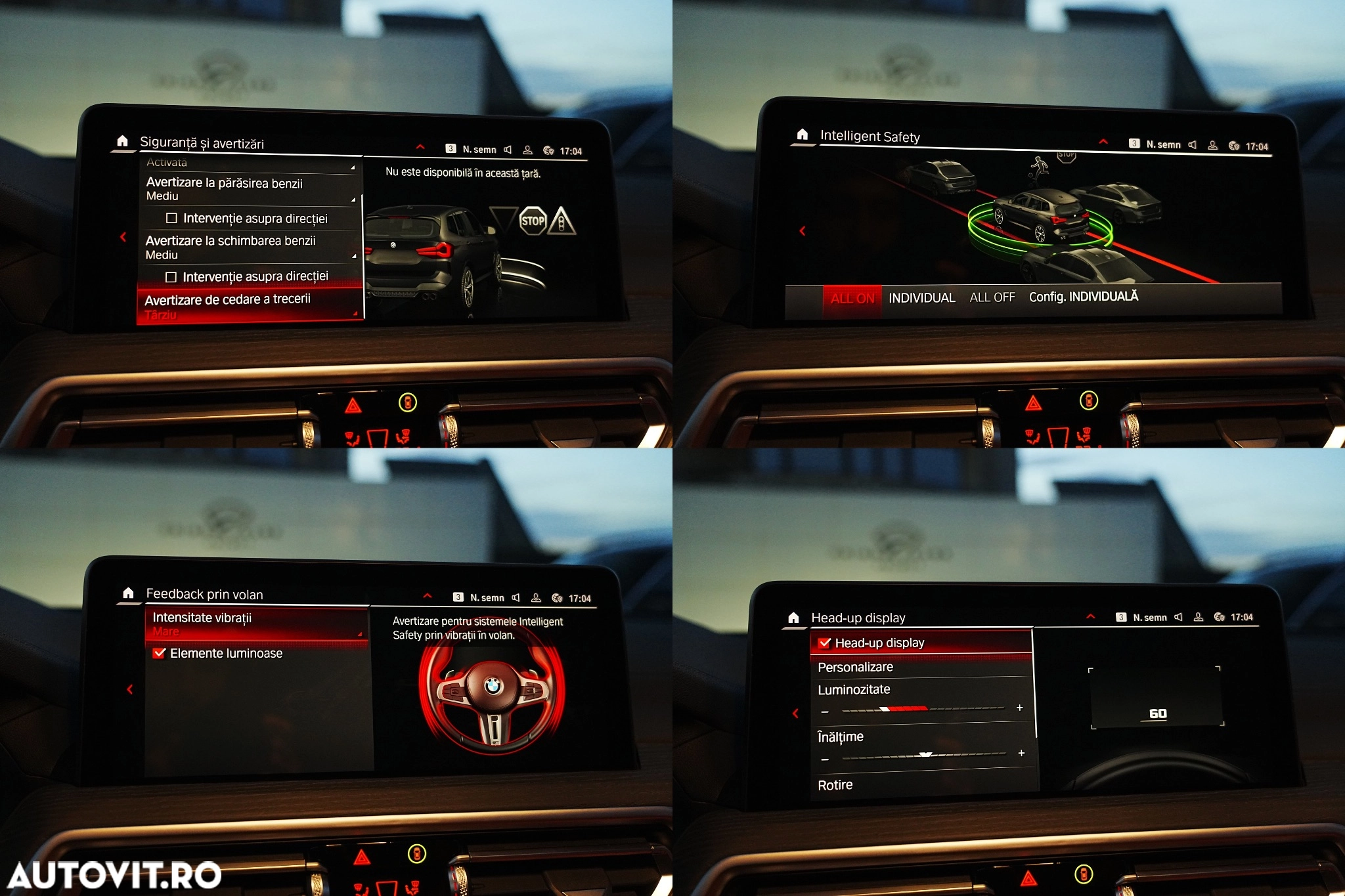Toggle the Elemente luminoase checkbox
Image resolution: width=1345 pixels, height=896 pixels.
coord(160,653)
